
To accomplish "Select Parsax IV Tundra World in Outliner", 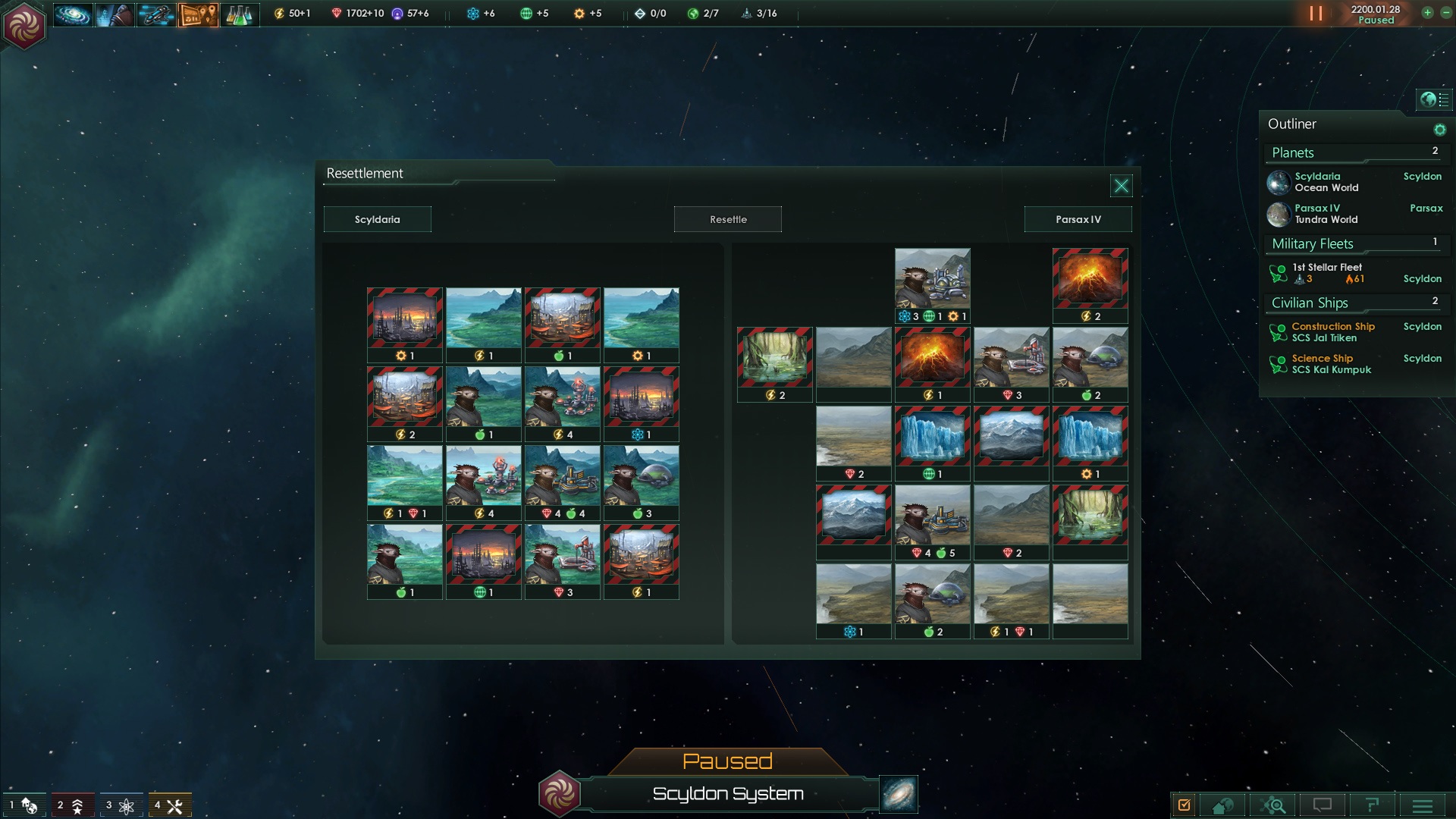I will (1326, 214).
